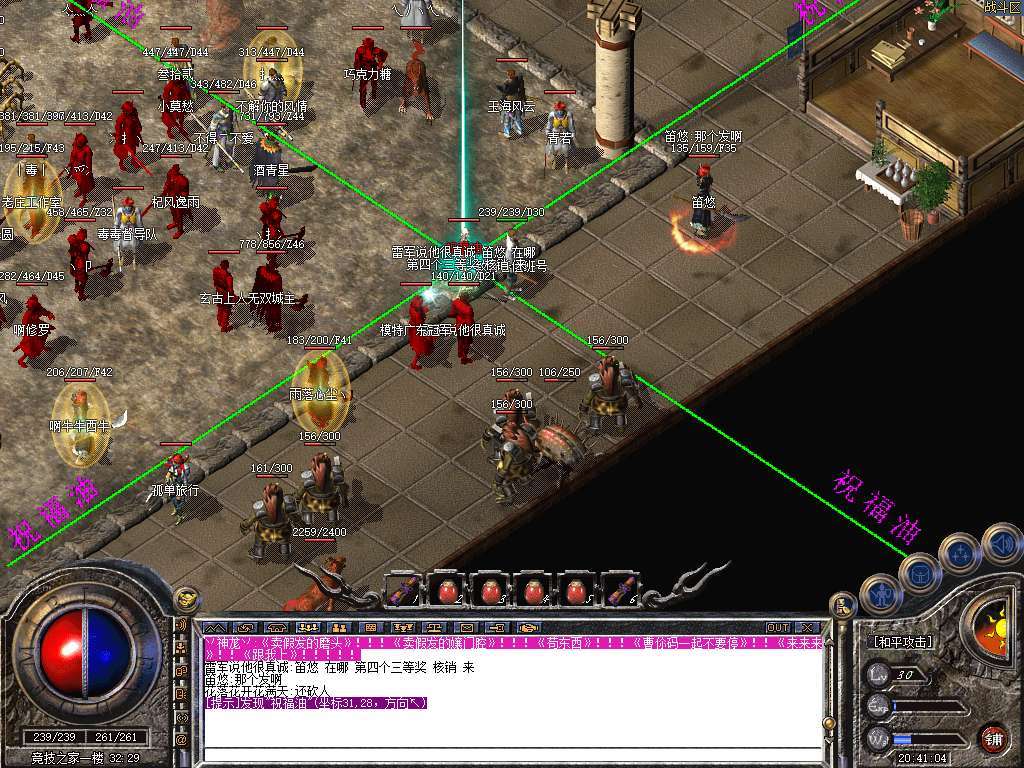Use the red potion in belt slot 2
Screen dimensions: 1024x768
[x=446, y=590]
